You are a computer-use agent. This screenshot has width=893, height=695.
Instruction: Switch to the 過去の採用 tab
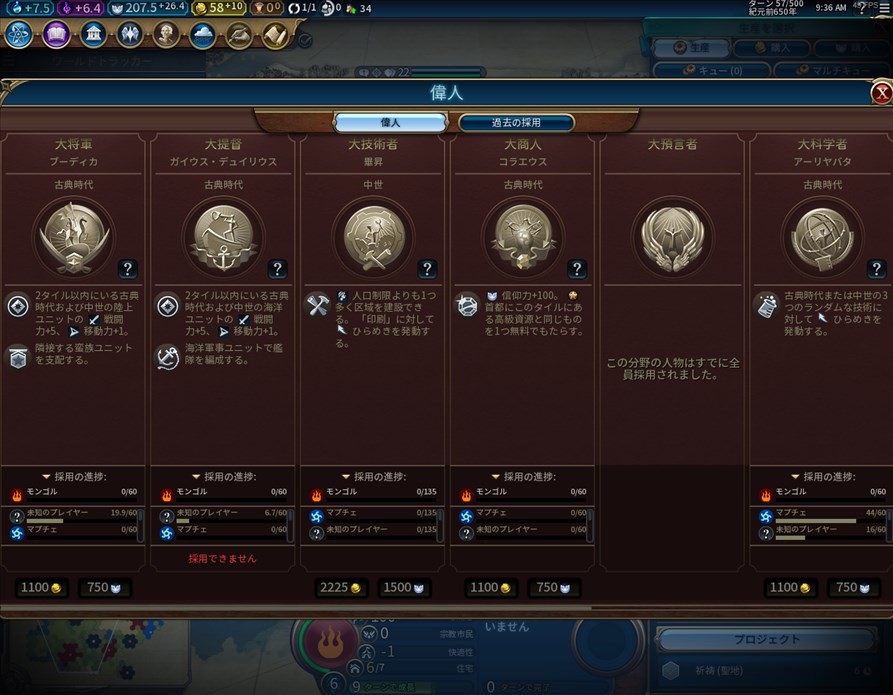[x=516, y=123]
